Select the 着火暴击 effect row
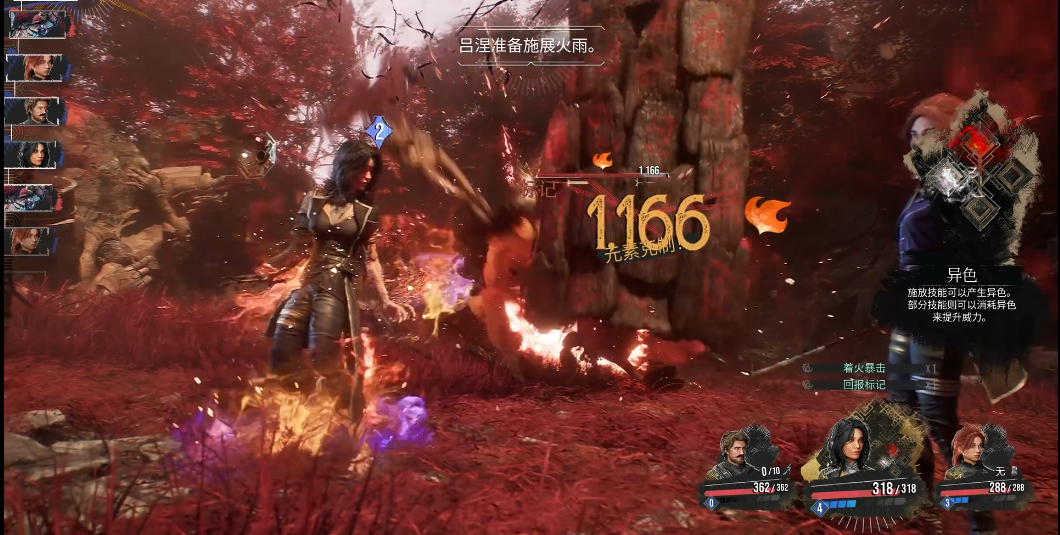Screen dimensions: 1060x535 tap(852, 368)
